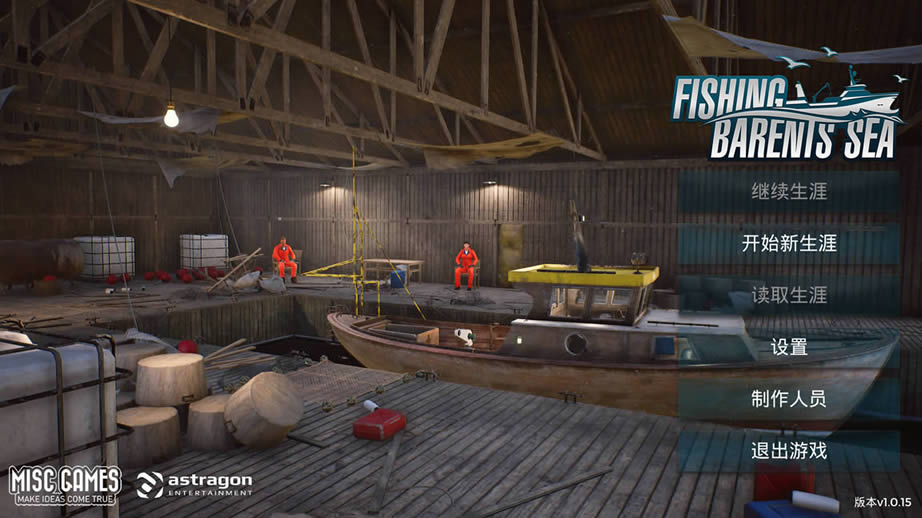
Task: Show the 制作人员 credits
Action: coord(789,399)
